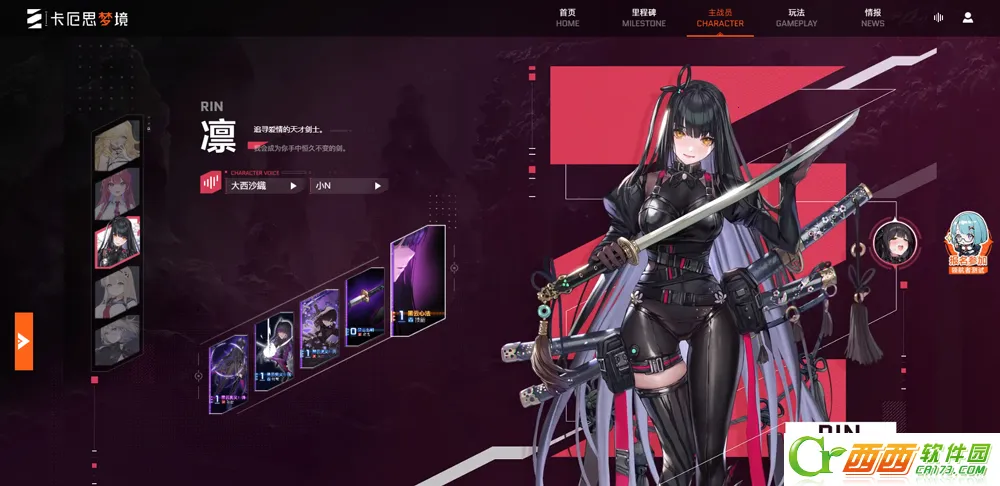View the NEWS section

point(872,17)
